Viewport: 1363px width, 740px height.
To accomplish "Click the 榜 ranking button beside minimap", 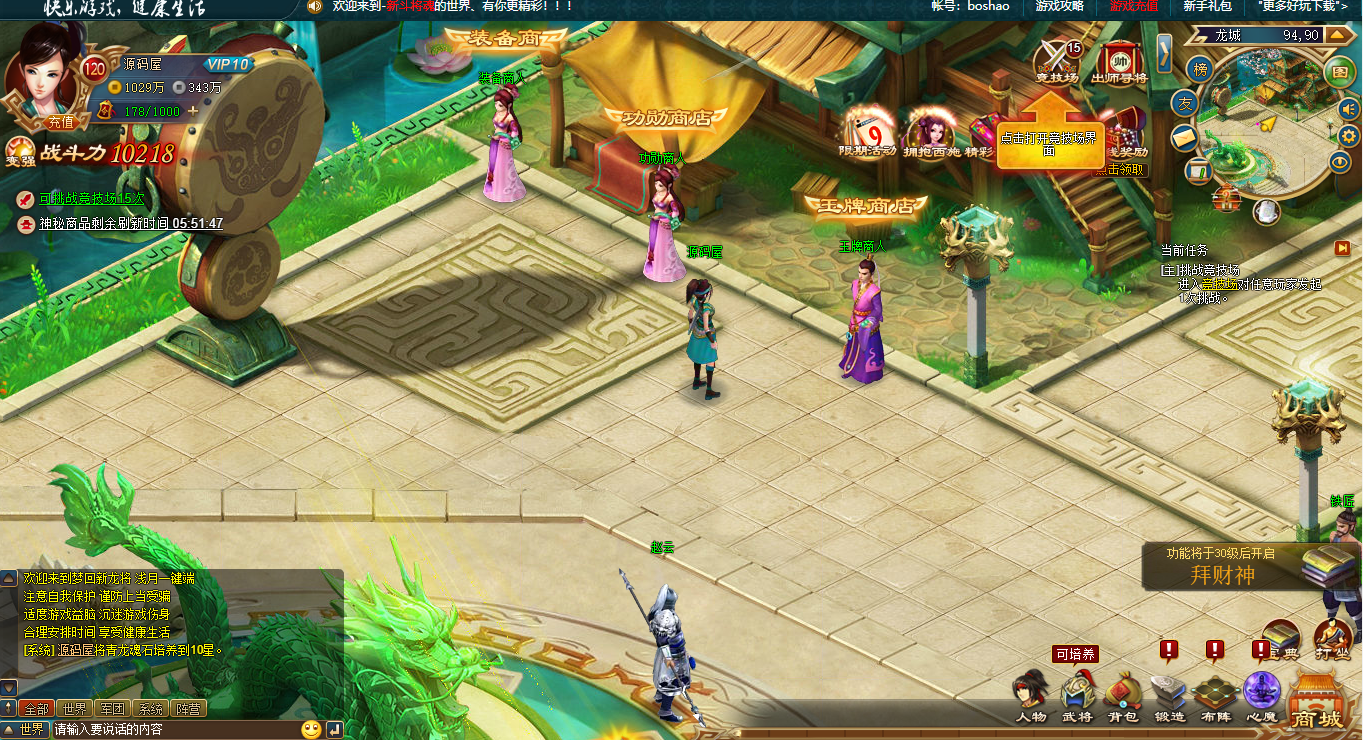I will click(x=1200, y=69).
